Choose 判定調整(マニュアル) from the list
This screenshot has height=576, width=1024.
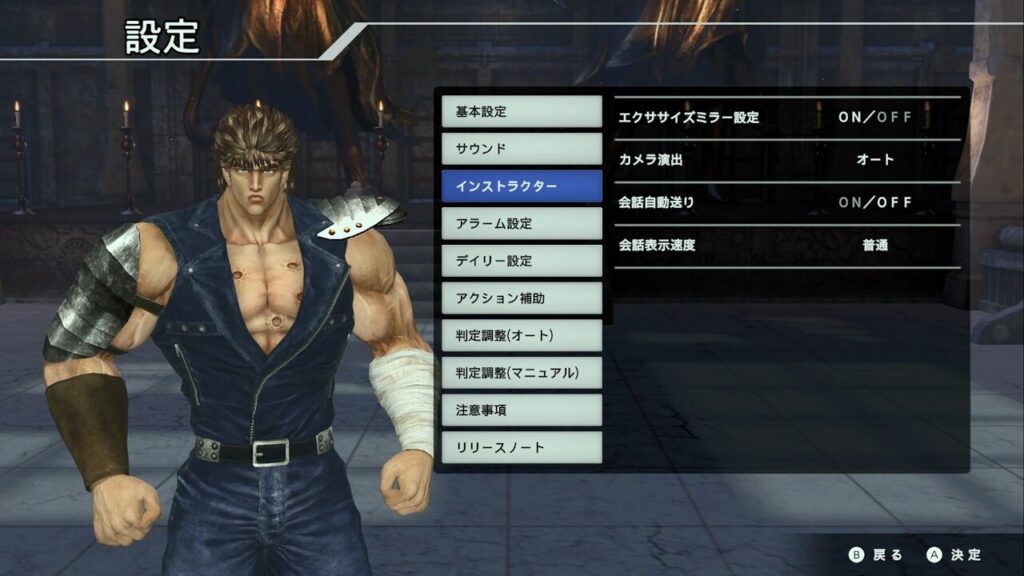coord(521,373)
